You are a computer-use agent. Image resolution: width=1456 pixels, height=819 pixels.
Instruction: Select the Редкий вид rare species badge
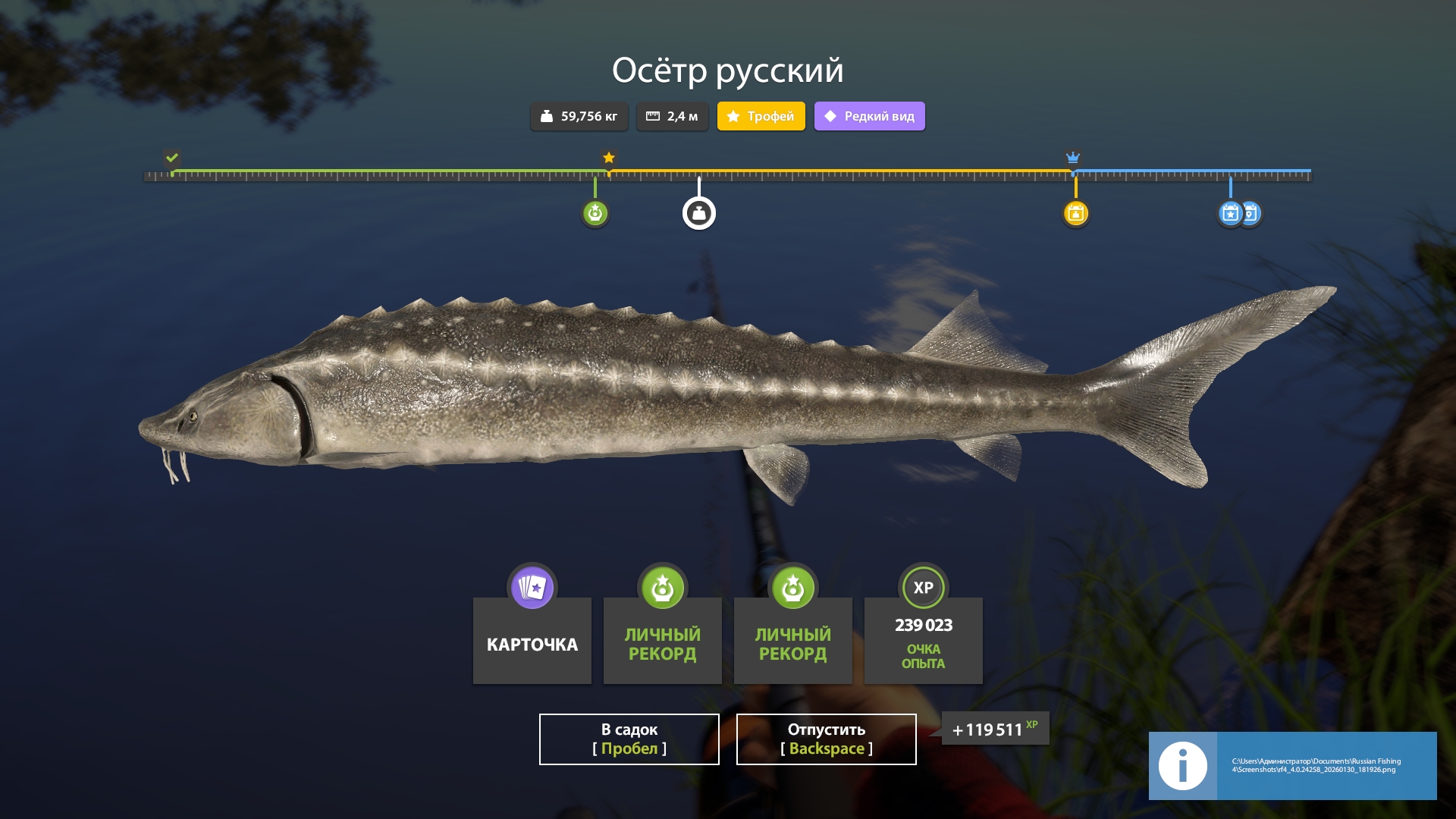click(869, 116)
